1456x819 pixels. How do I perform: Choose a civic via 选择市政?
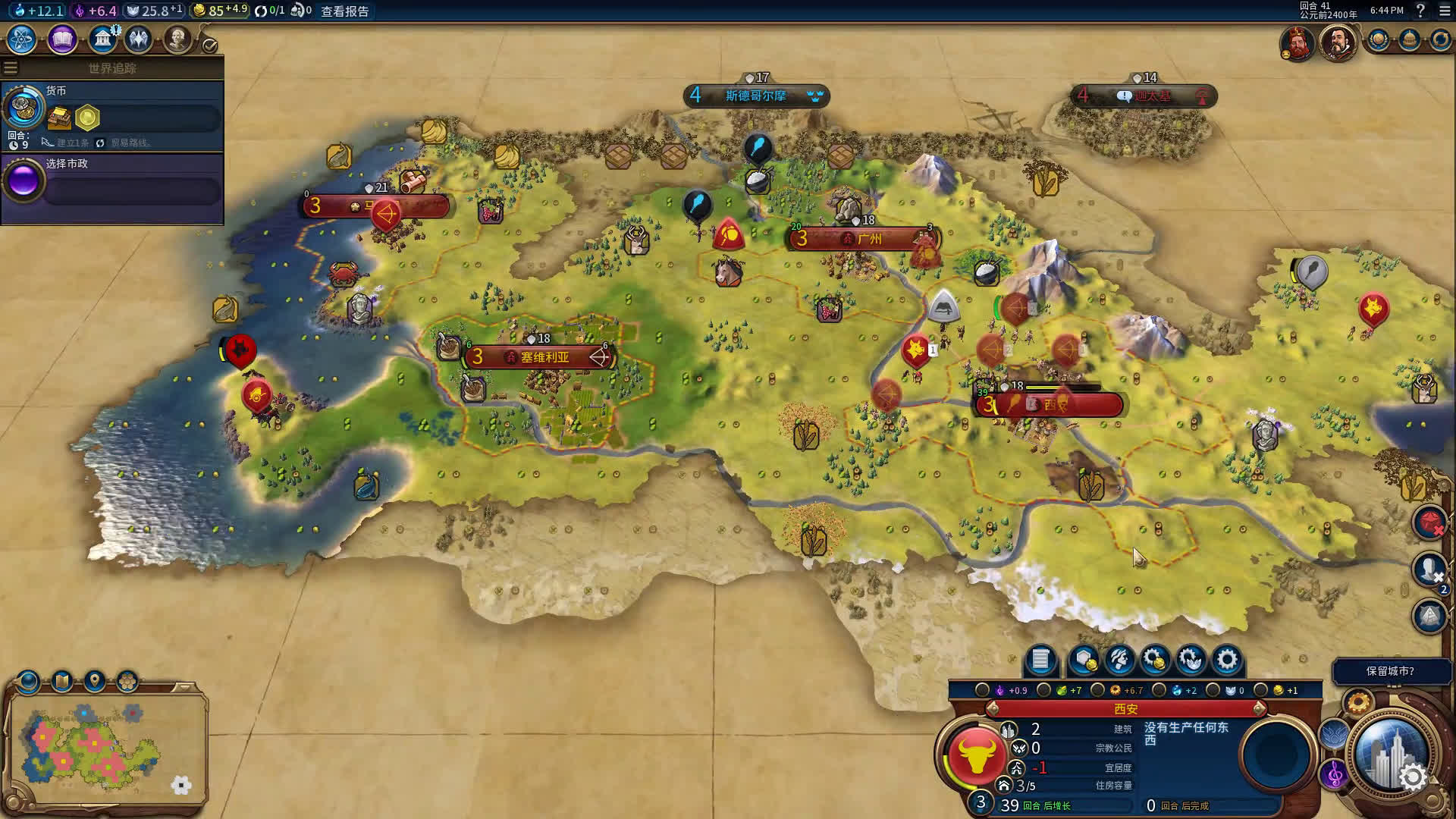pos(114,181)
